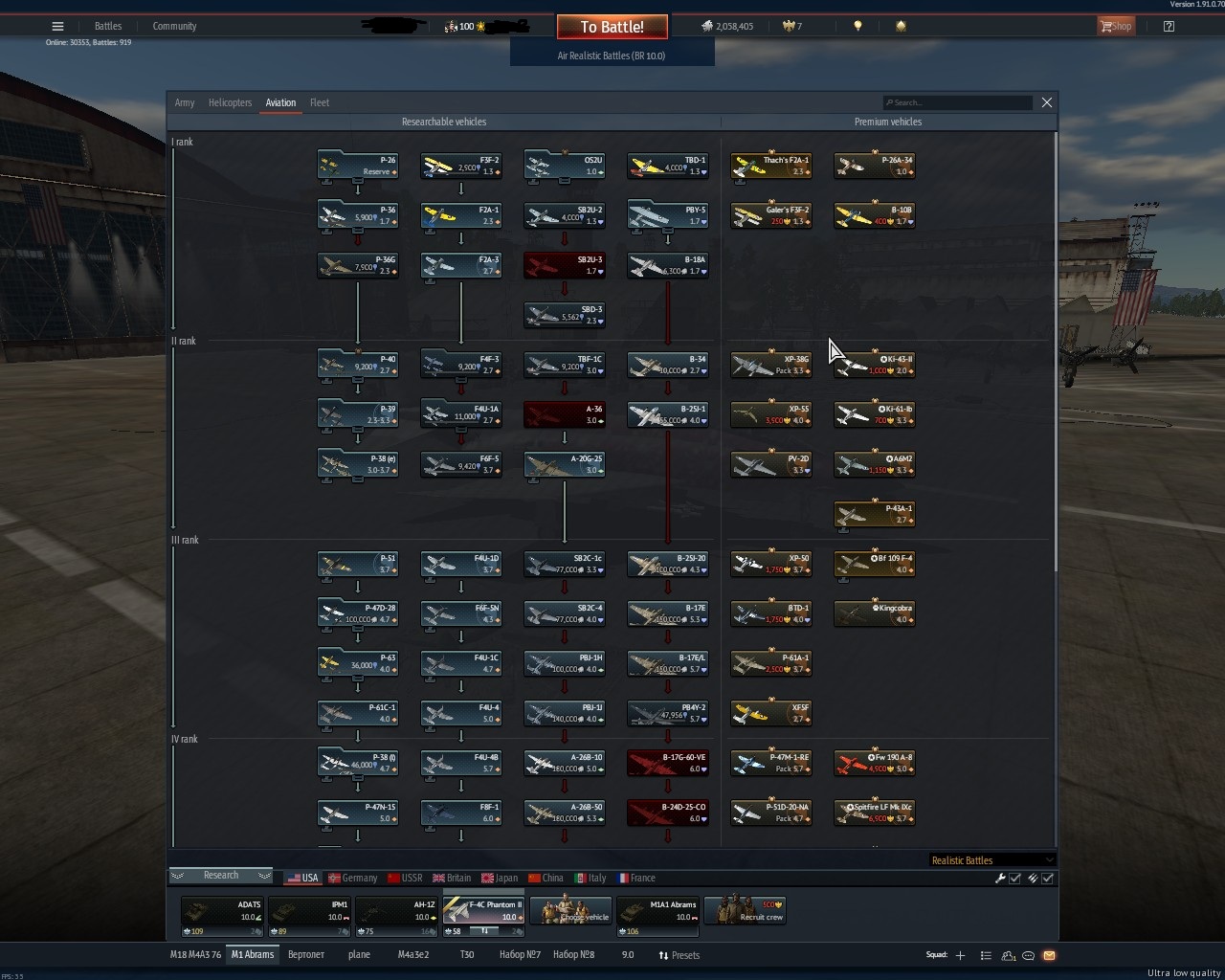Open the Realistic Battles mode dropdown
The image size is (1225, 980).
(991, 859)
